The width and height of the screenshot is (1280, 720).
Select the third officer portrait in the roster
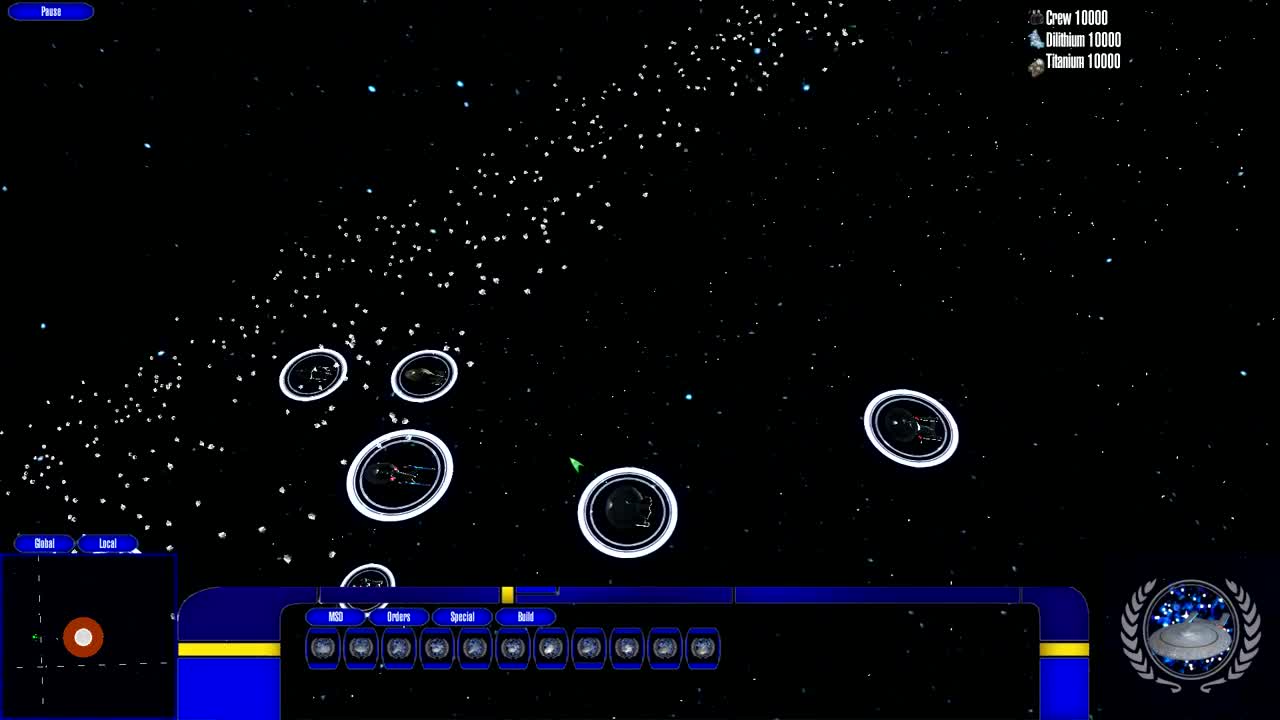pos(399,648)
